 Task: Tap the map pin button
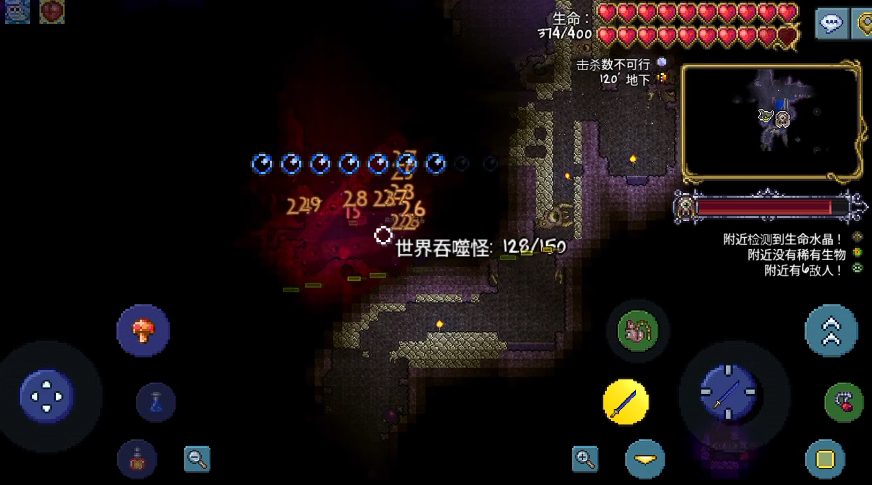point(863,23)
